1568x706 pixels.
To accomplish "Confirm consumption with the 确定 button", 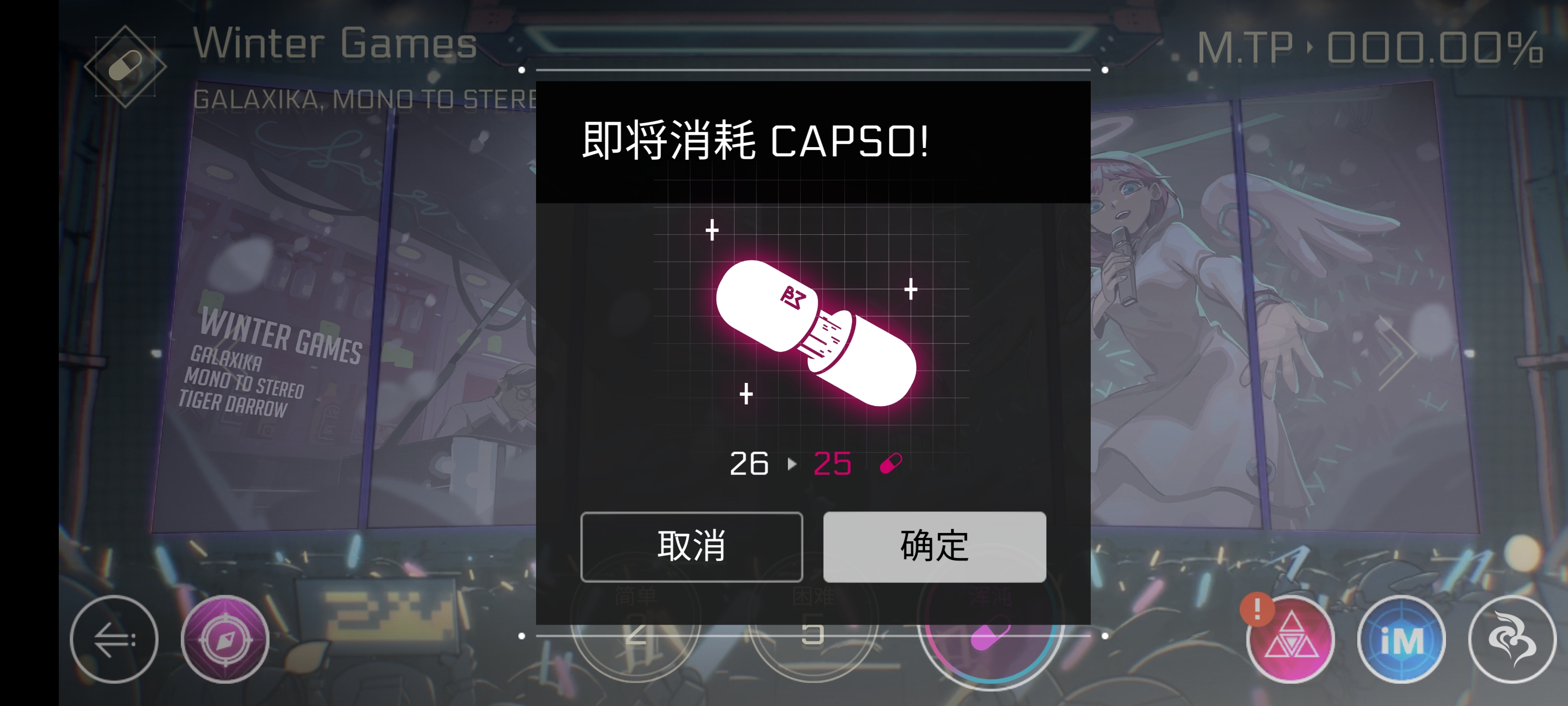I will click(933, 547).
